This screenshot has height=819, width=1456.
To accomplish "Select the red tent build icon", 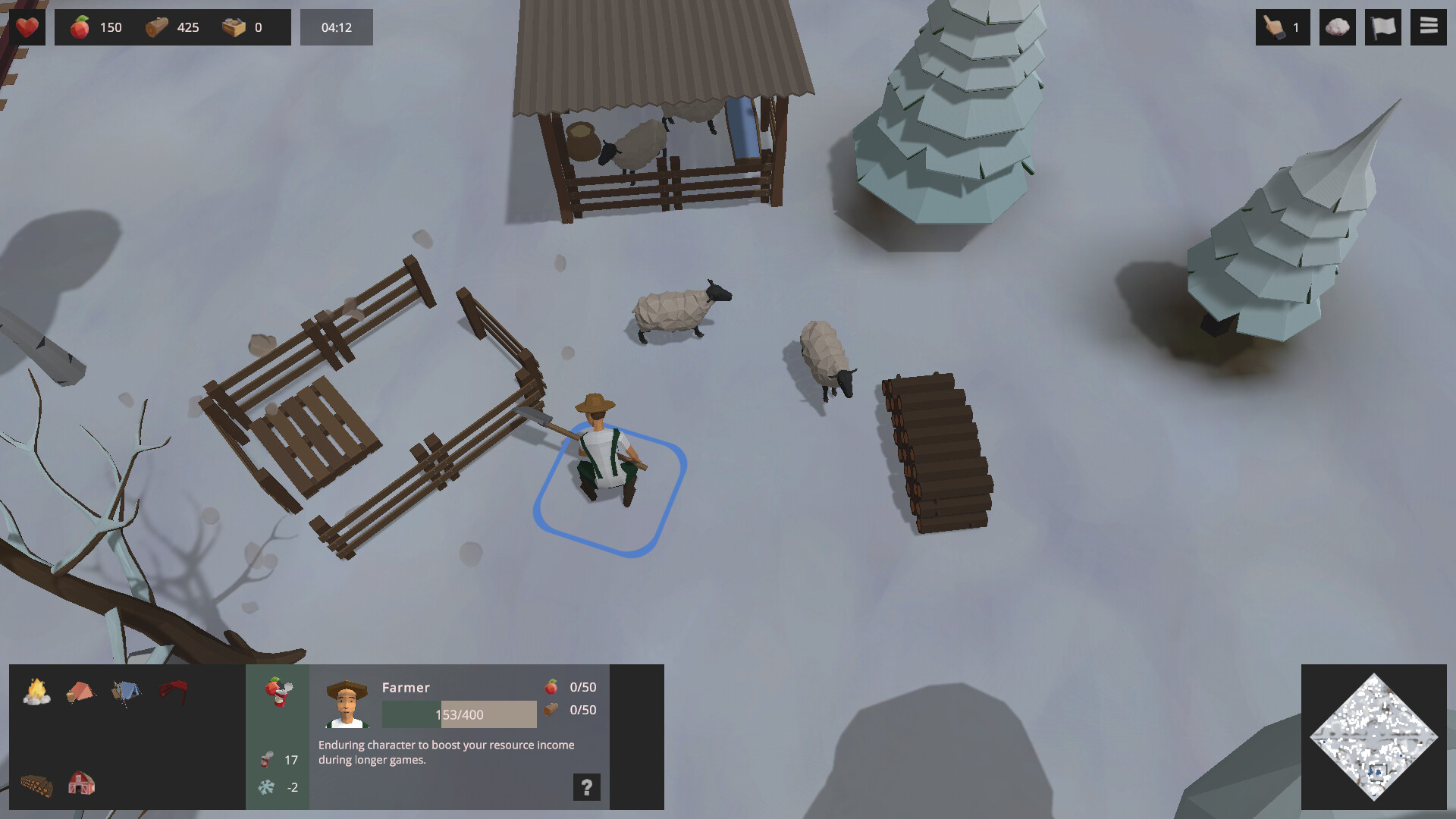I will coord(81,692).
